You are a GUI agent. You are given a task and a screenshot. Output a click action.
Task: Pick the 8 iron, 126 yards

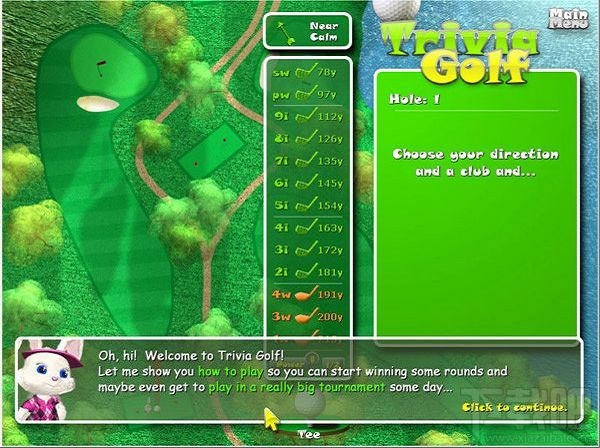pos(308,138)
